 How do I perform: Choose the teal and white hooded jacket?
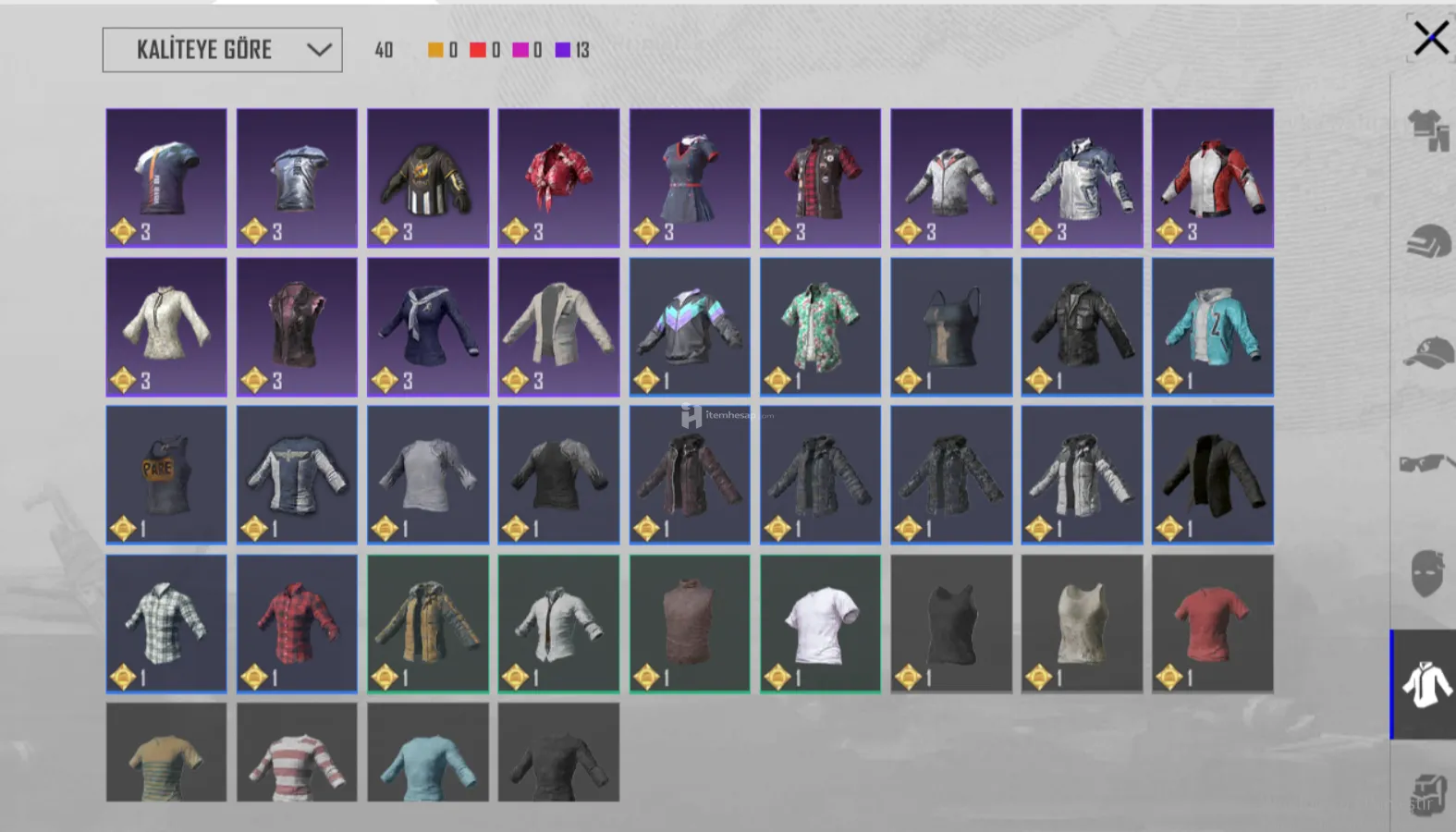(1212, 326)
